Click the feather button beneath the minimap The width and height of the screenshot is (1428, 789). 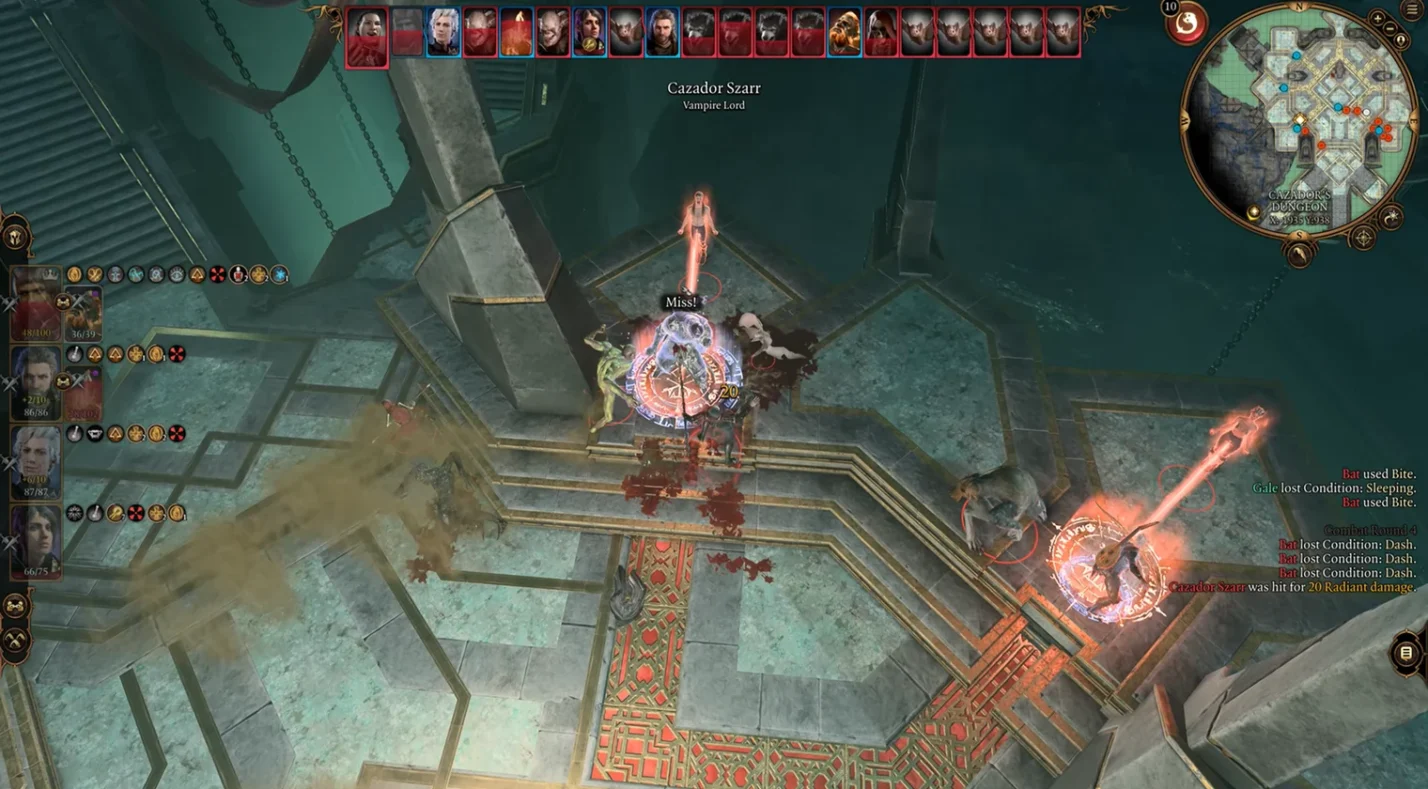[1299, 256]
